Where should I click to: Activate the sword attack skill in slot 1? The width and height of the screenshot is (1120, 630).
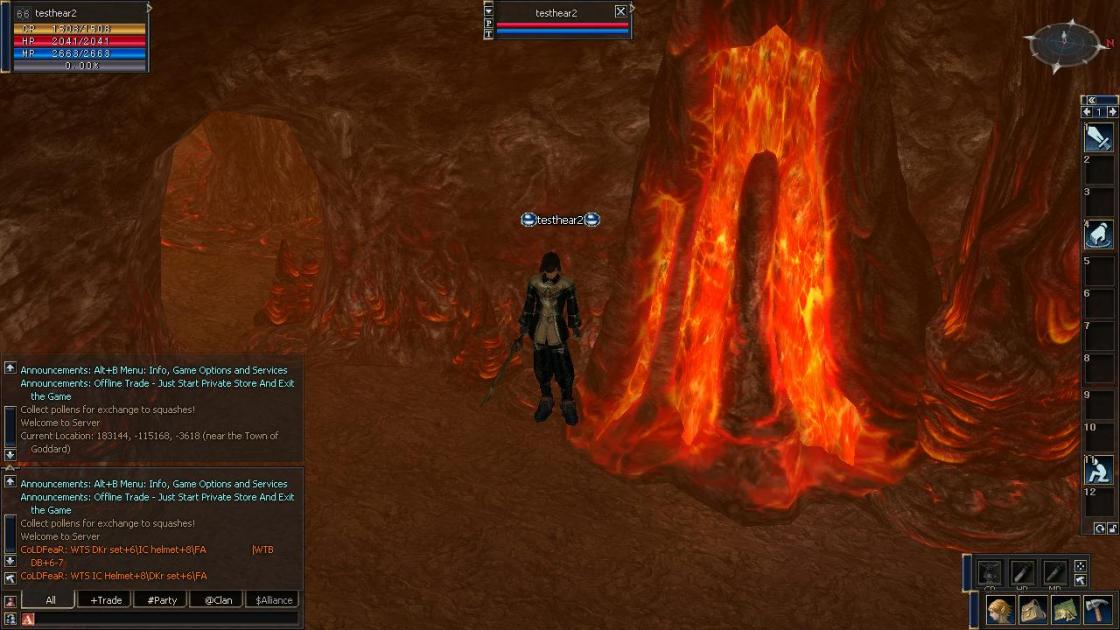1100,137
